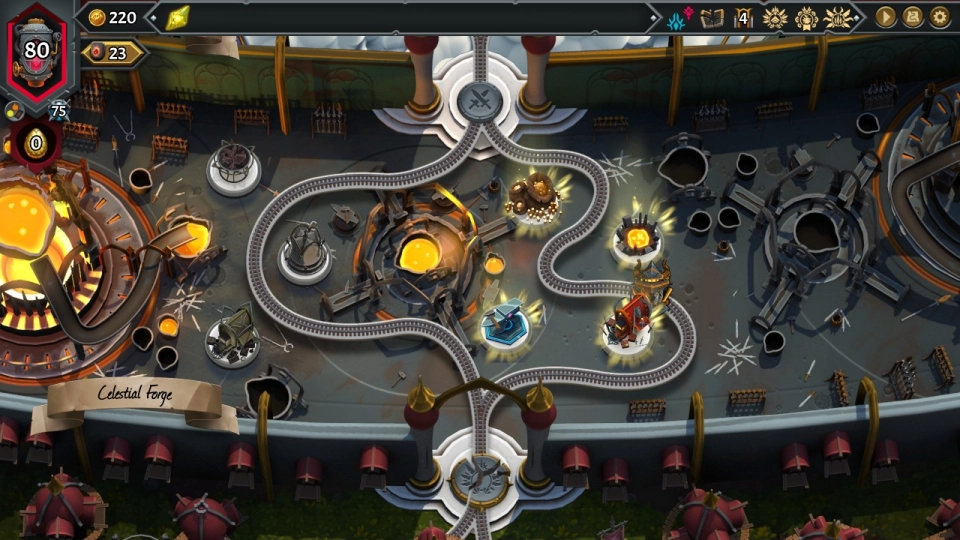
Task: Choose the glowing blue anvil tower
Action: (x=503, y=322)
